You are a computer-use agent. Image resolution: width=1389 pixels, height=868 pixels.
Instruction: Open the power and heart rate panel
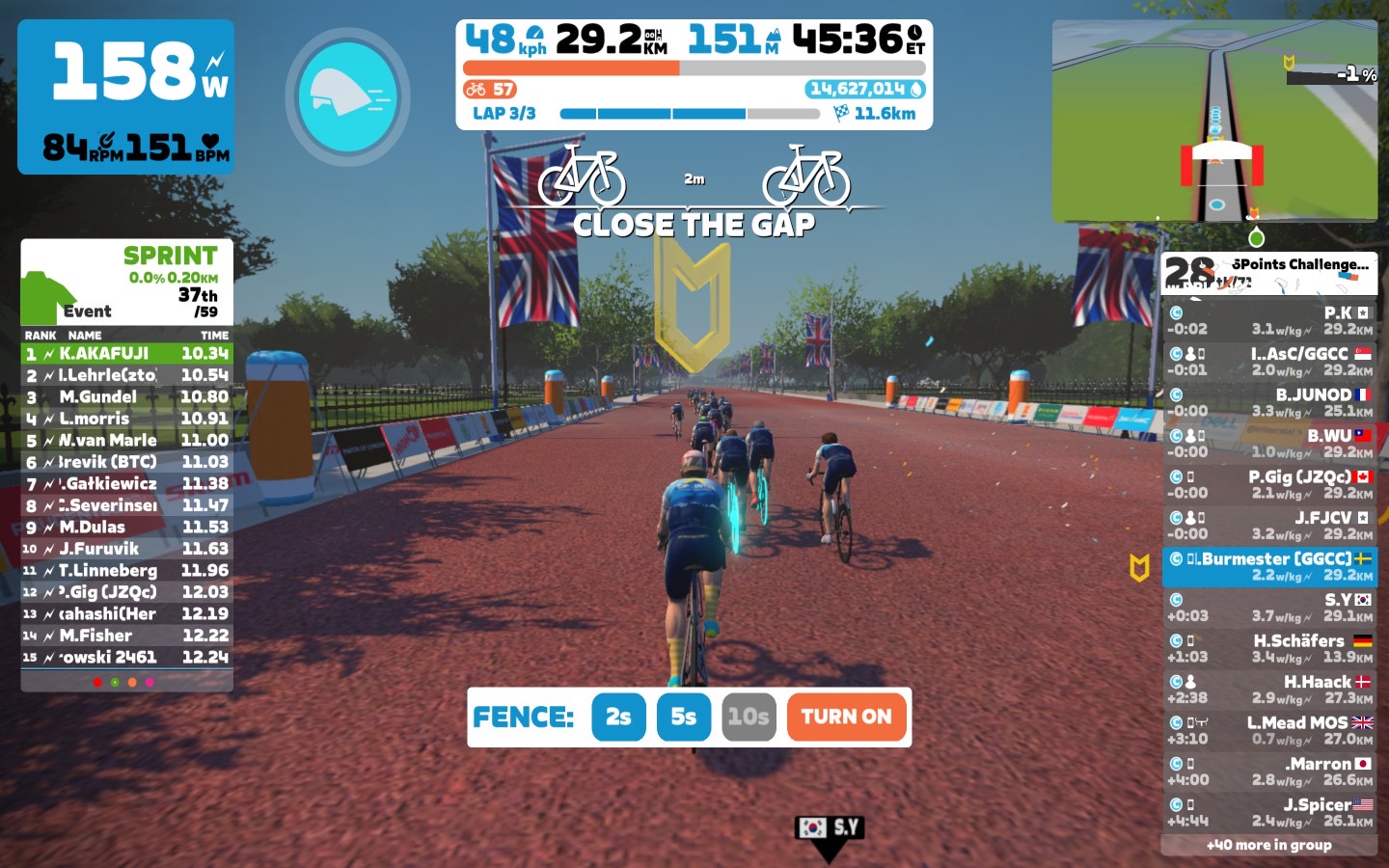pyautogui.click(x=125, y=96)
